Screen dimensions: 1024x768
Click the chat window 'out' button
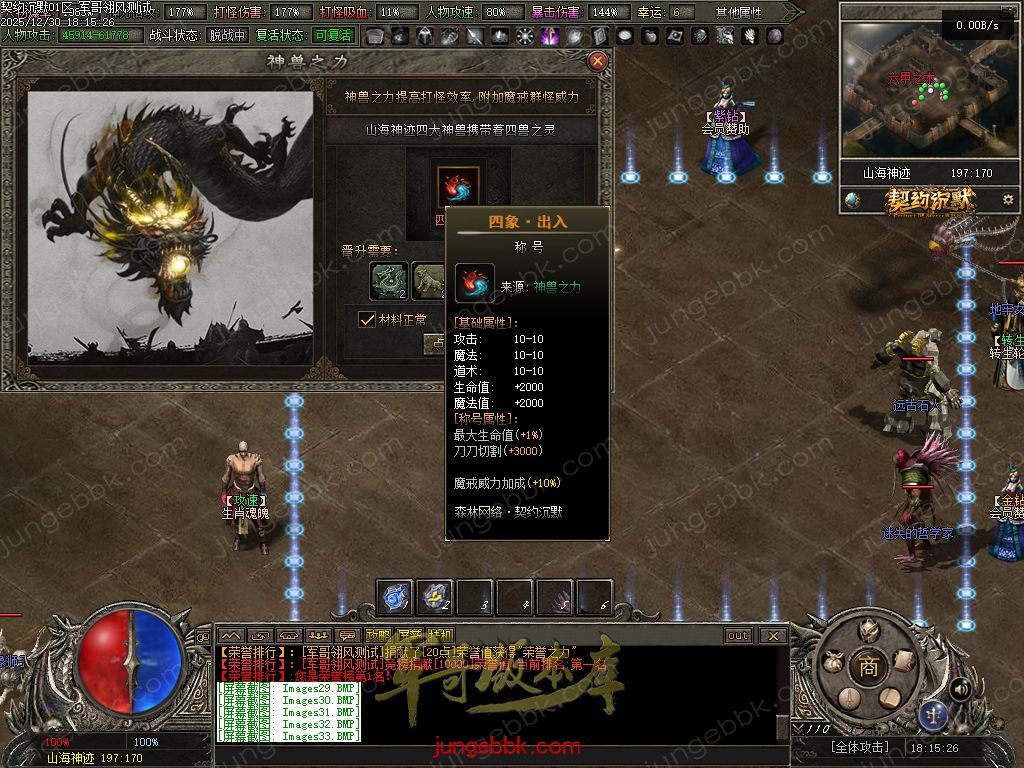[x=738, y=636]
